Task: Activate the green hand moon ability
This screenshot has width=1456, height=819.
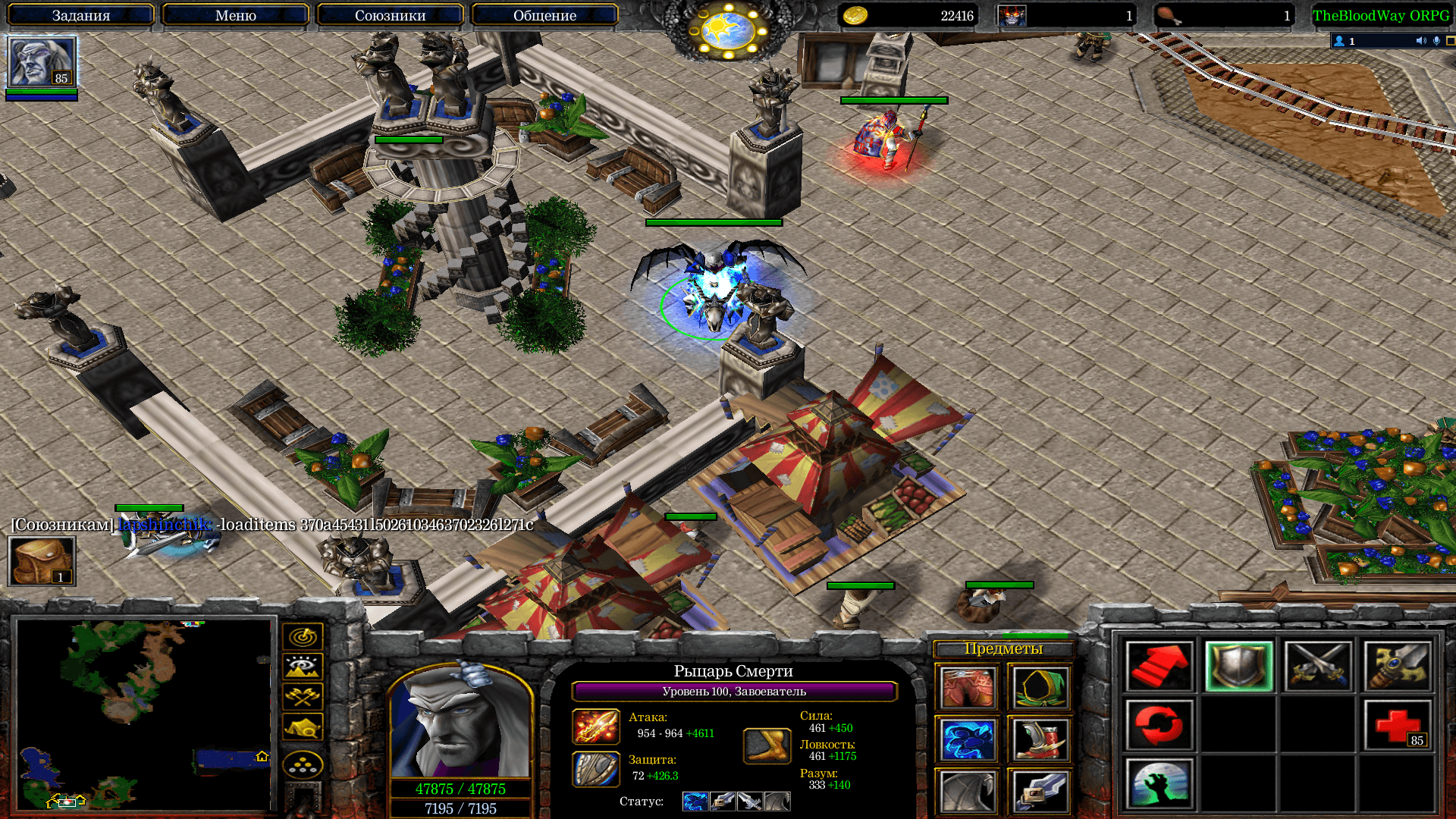Action: coord(1159,784)
